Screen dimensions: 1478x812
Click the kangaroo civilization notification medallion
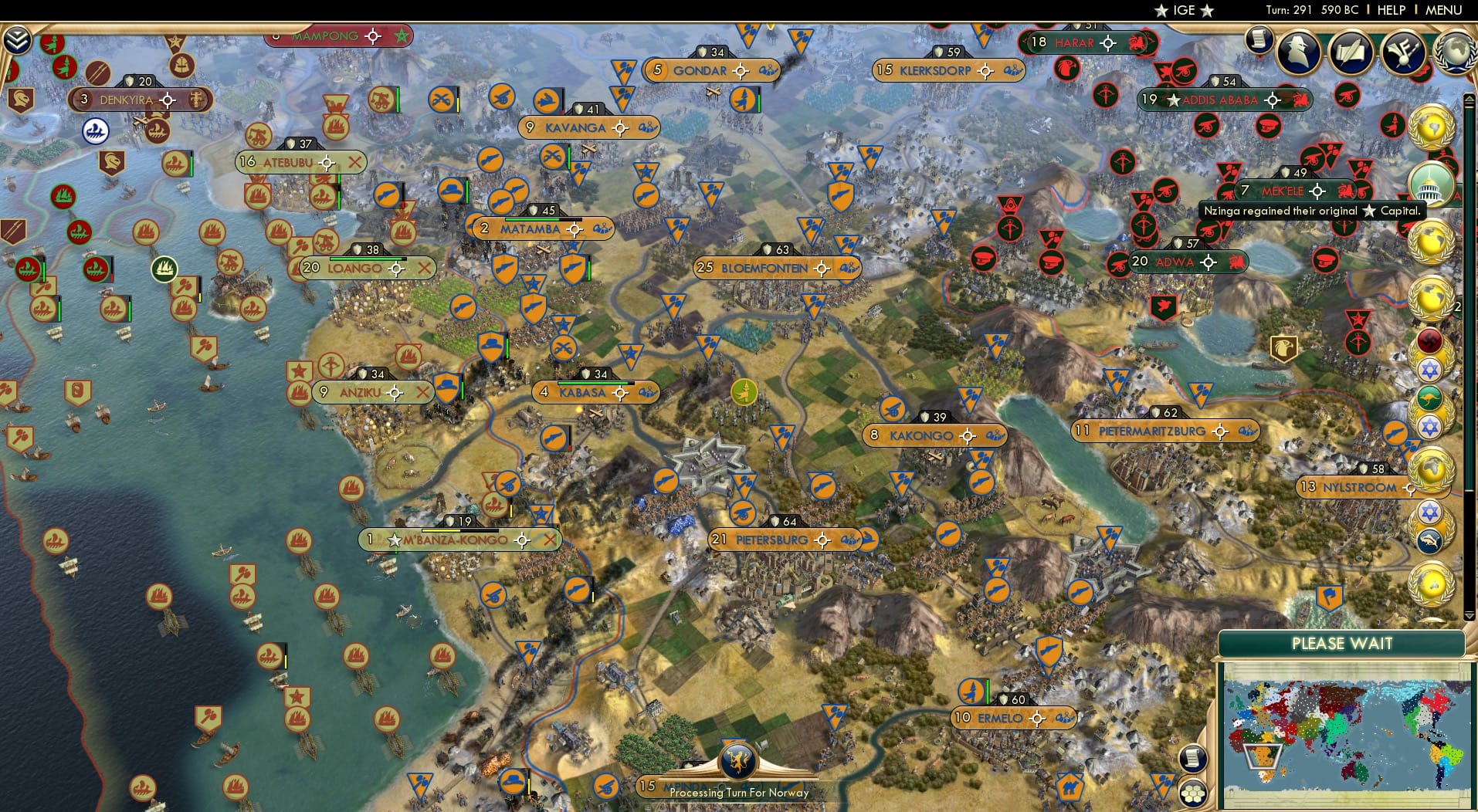coord(1429,396)
